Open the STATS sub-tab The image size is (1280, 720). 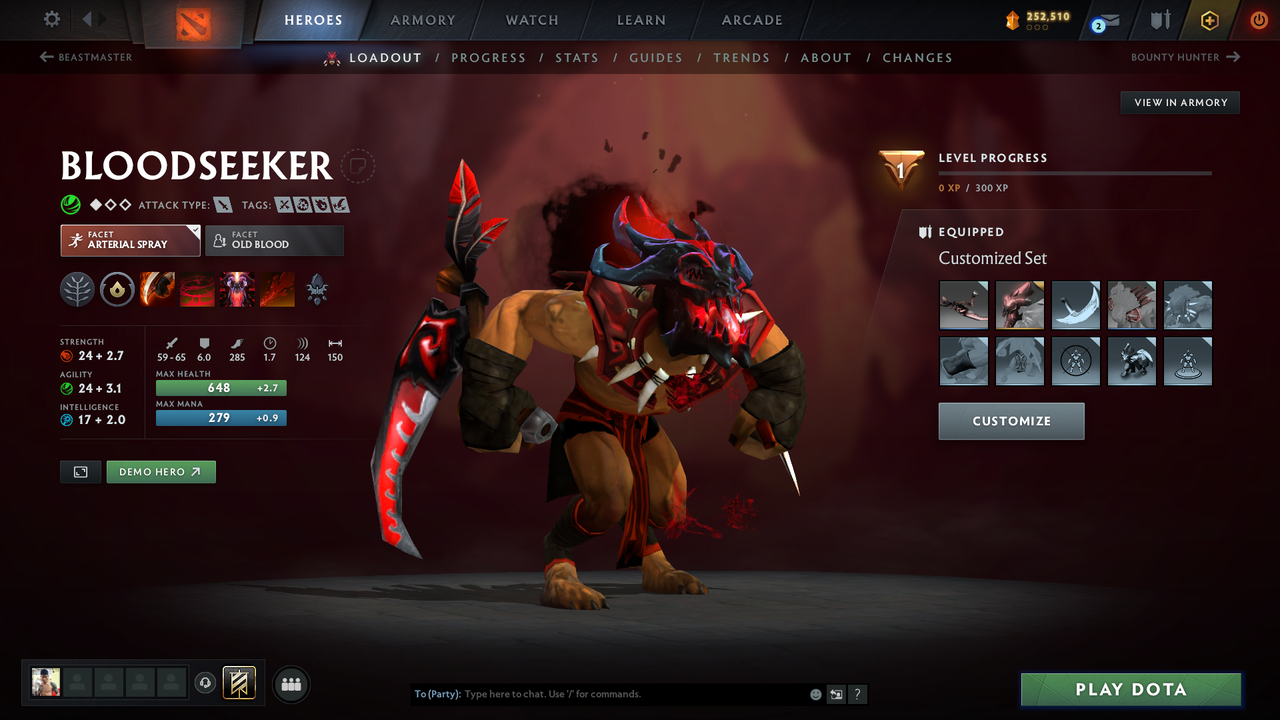[x=577, y=58]
